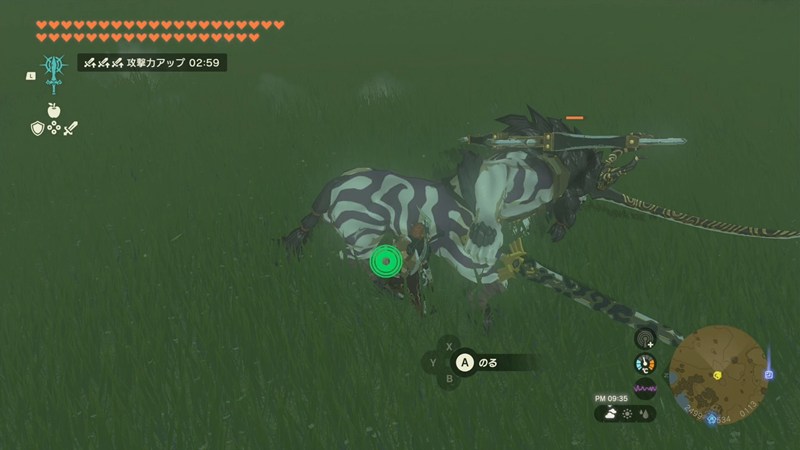Click the blue flower marker below the minimap
The image size is (800, 450).
coord(712,421)
